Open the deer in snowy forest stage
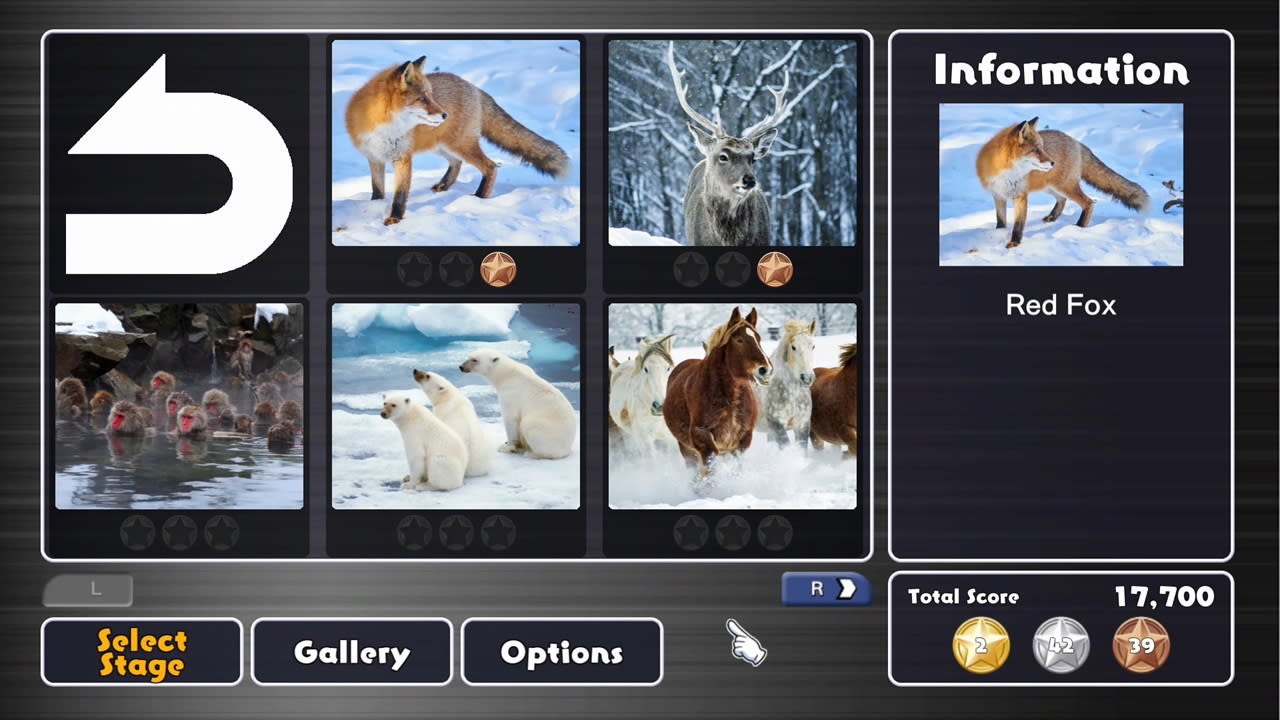The width and height of the screenshot is (1280, 720). tap(732, 143)
